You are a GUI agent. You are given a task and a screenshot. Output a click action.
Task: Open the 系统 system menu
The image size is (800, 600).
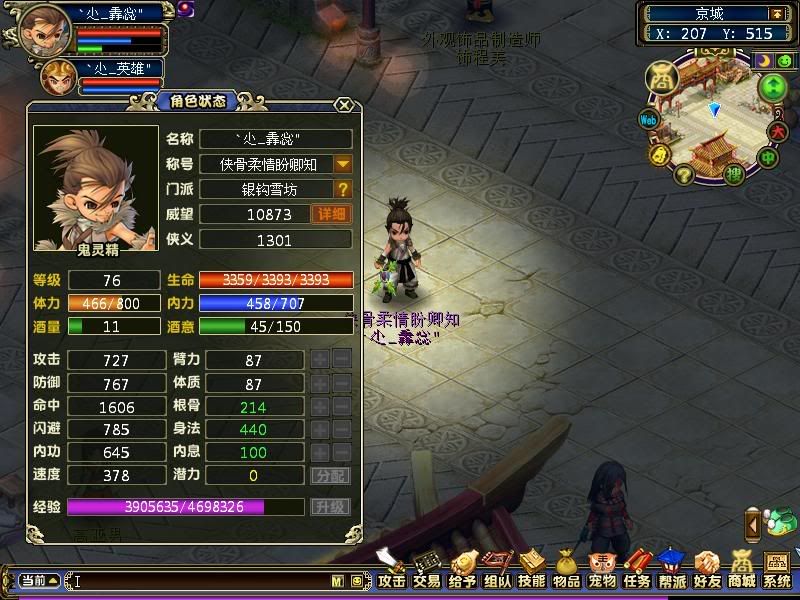[777, 571]
